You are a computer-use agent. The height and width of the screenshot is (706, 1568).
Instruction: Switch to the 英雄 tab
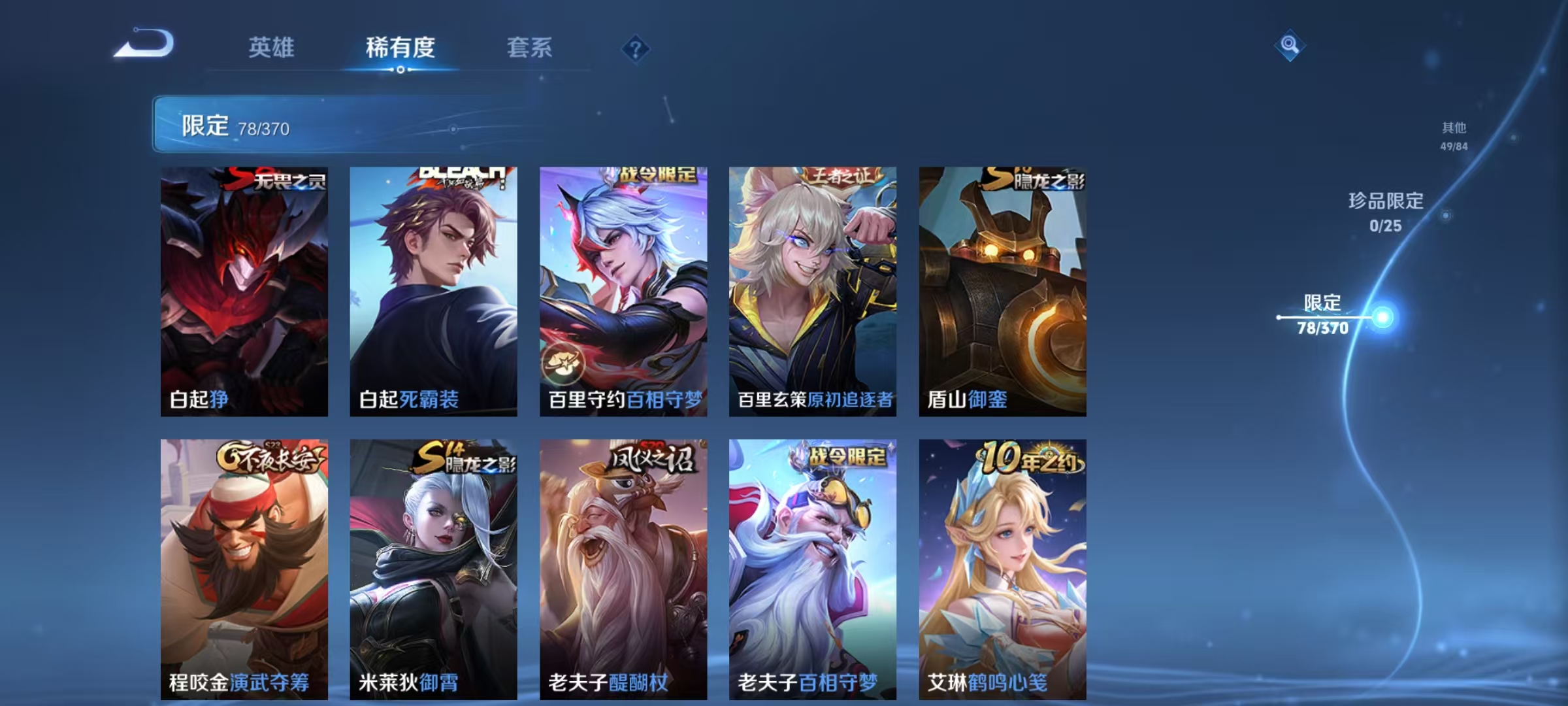(272, 47)
